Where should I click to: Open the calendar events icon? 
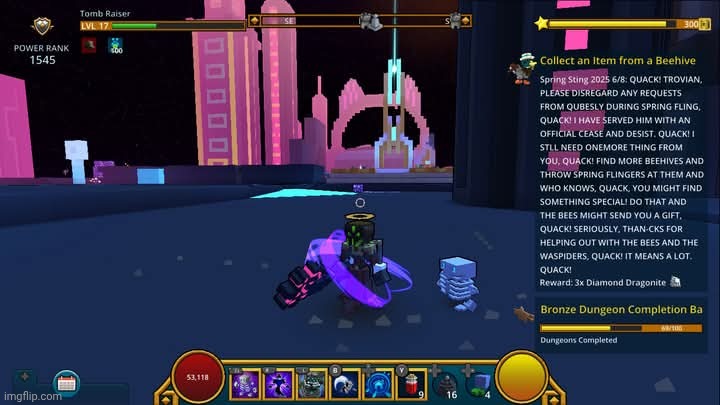[67, 382]
